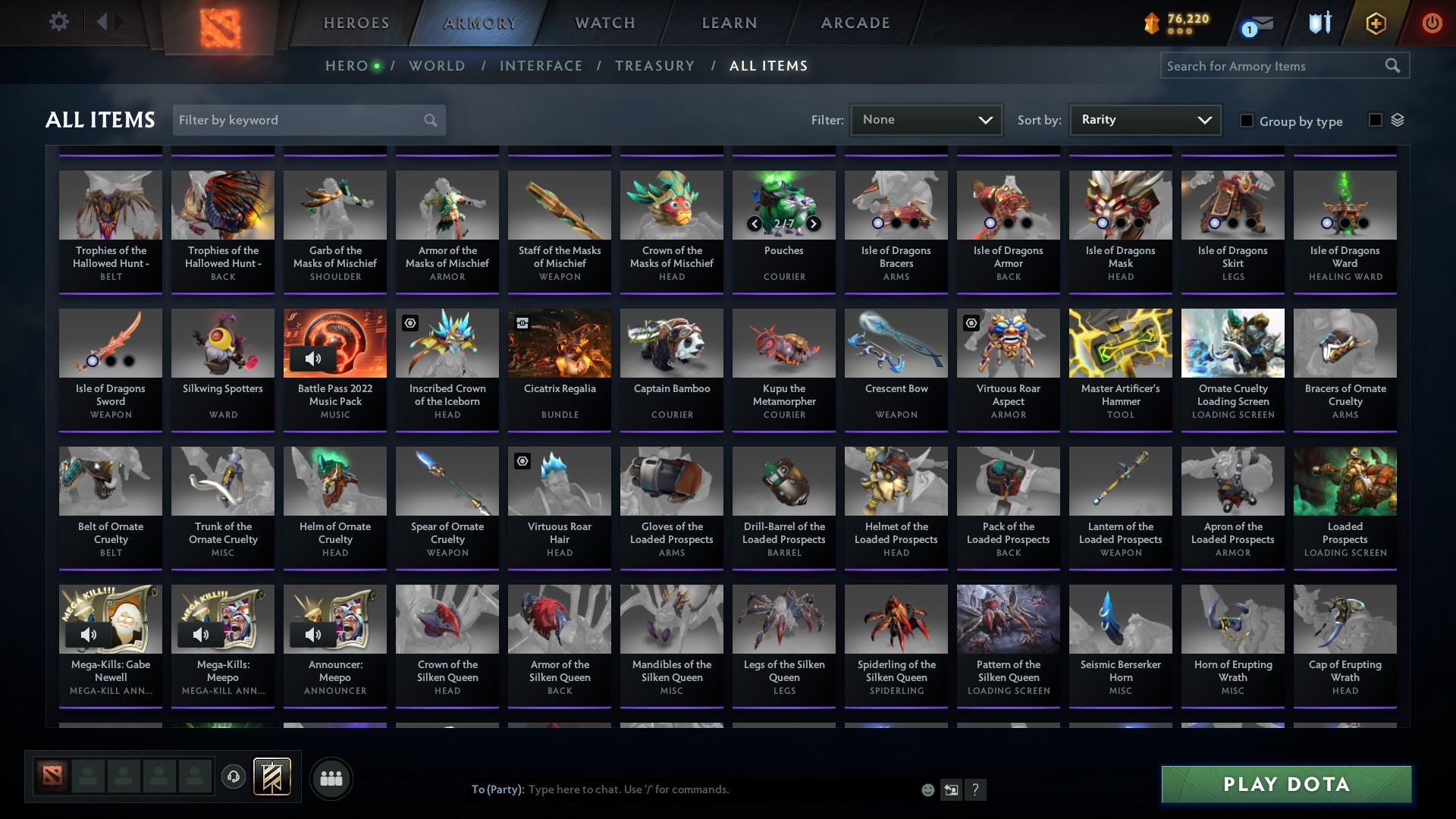The image size is (1456, 819).
Task: Open the emoticon picker next to the chat bar
Action: coord(927,789)
